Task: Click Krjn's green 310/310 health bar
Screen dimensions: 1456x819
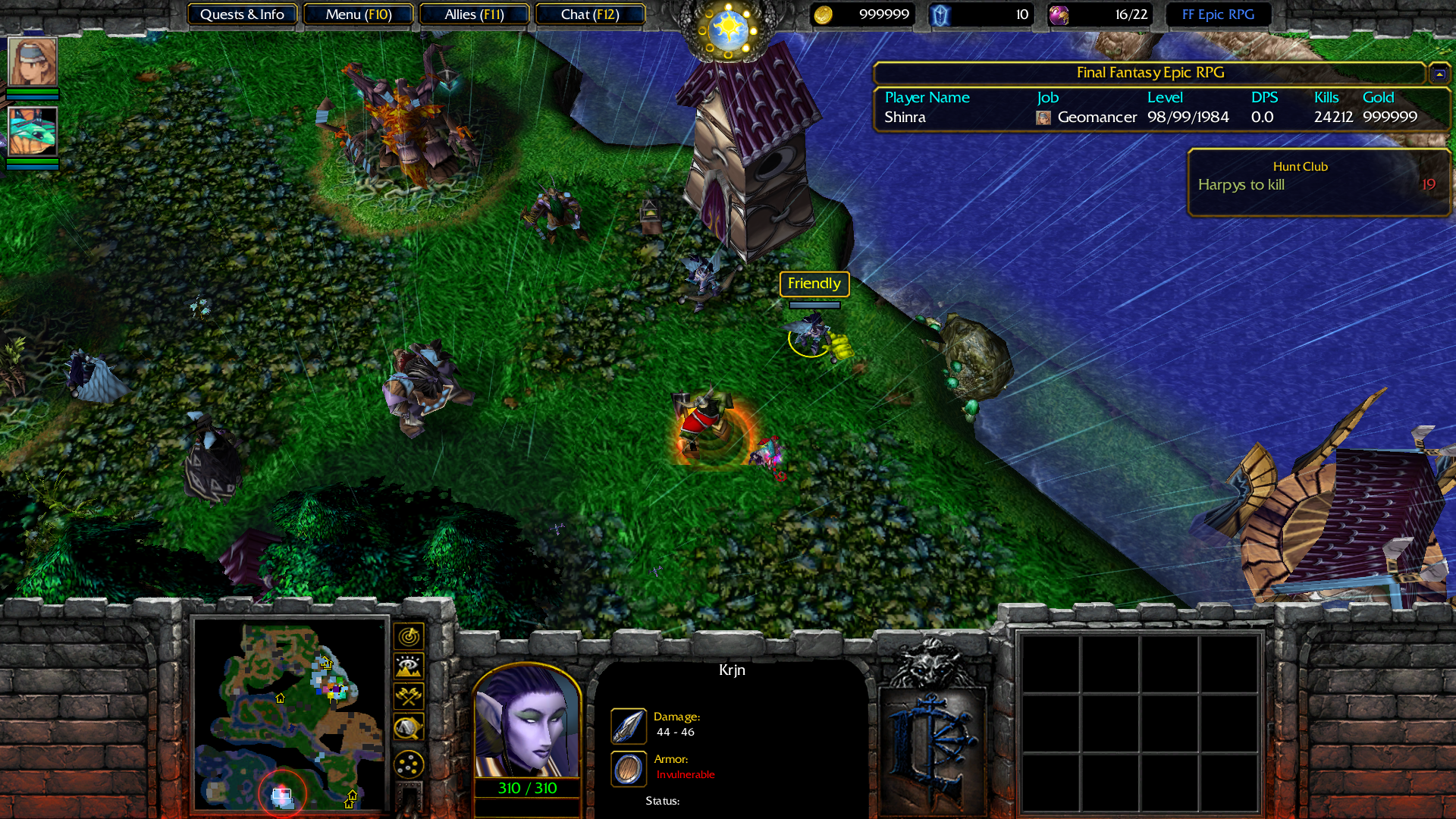Action: pyautogui.click(x=527, y=788)
